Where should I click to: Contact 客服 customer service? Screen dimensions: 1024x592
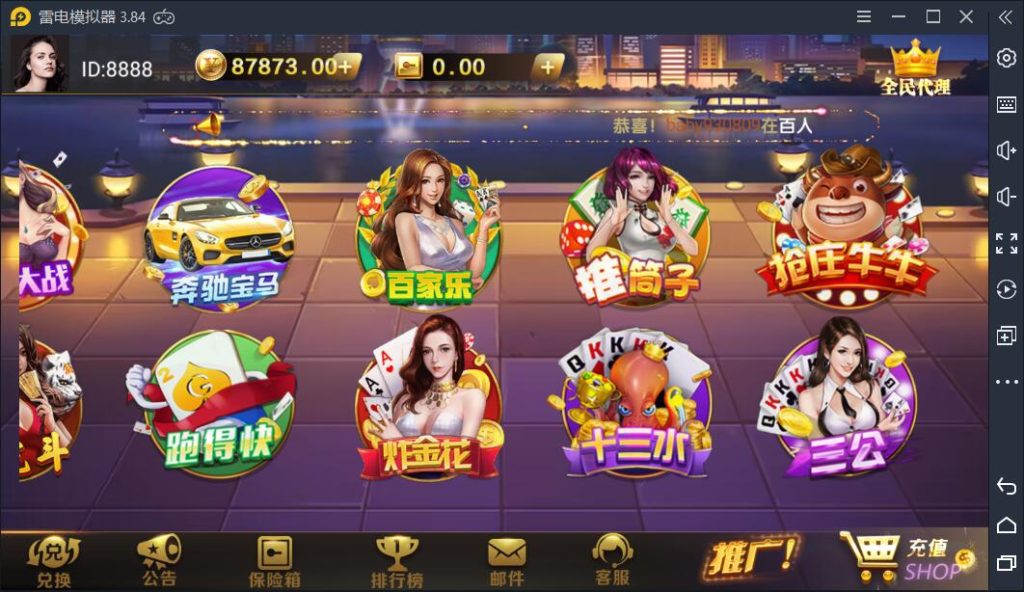point(612,560)
